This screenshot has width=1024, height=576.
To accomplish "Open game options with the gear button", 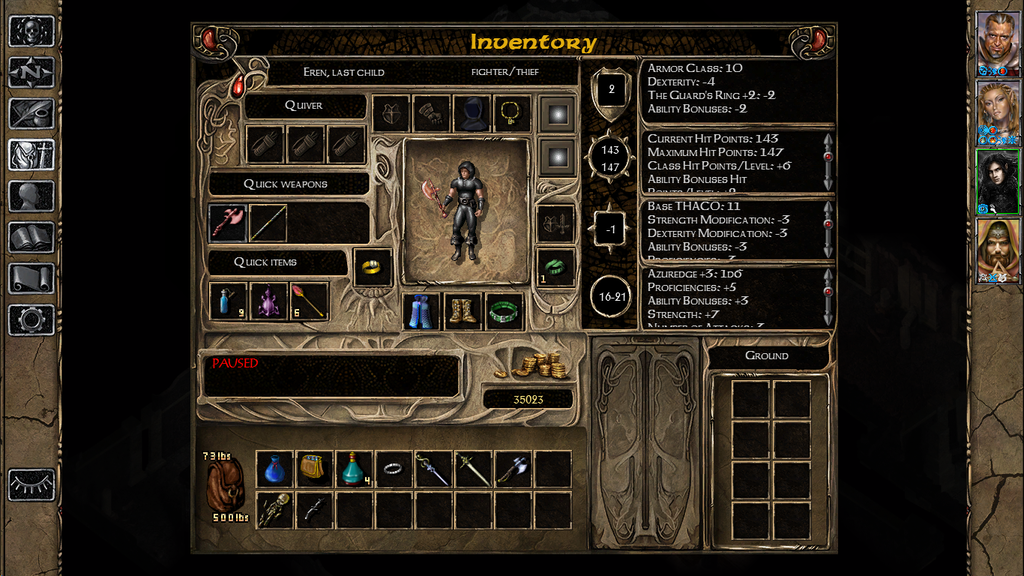I will pos(31,320).
